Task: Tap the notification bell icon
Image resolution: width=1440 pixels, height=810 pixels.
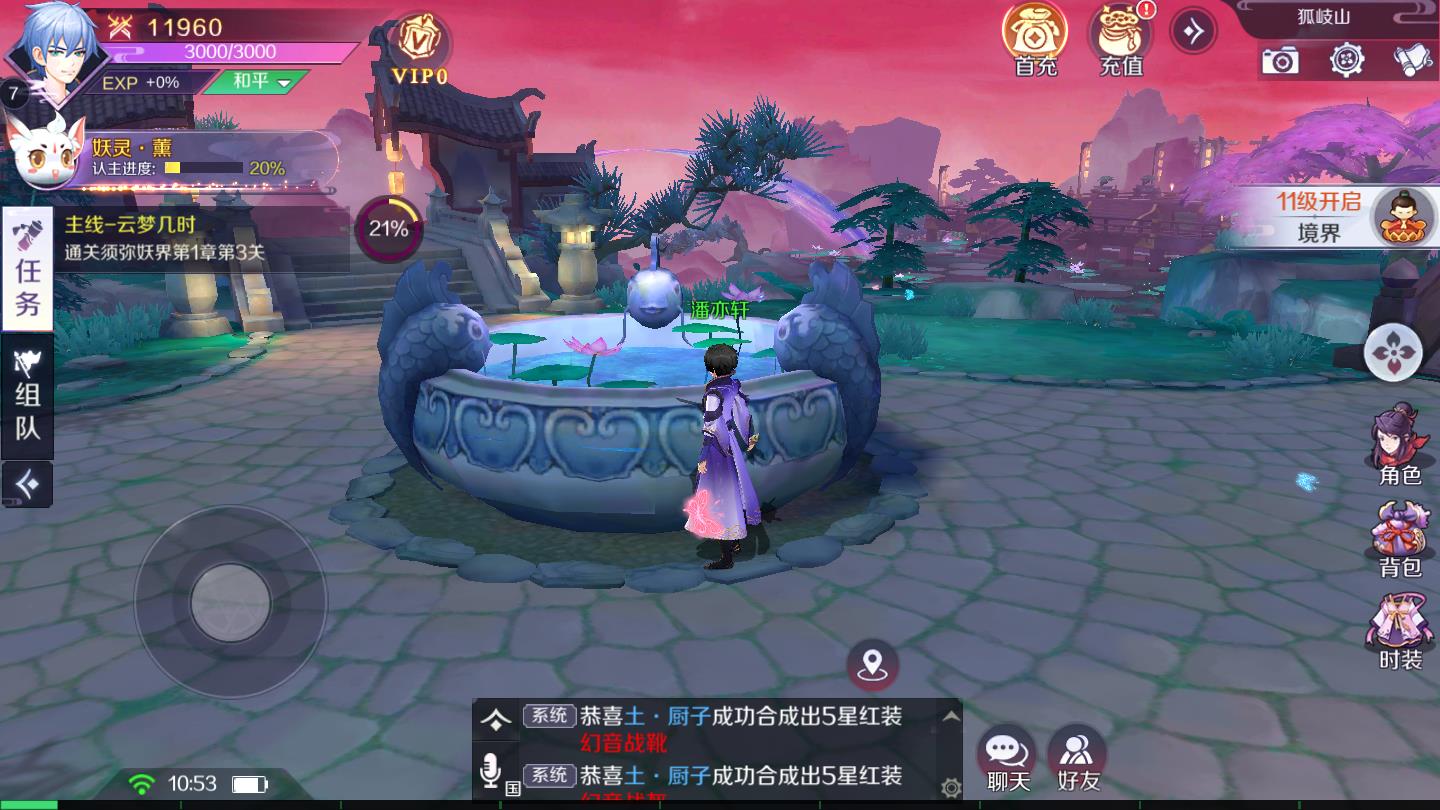Action: pos(1411,62)
